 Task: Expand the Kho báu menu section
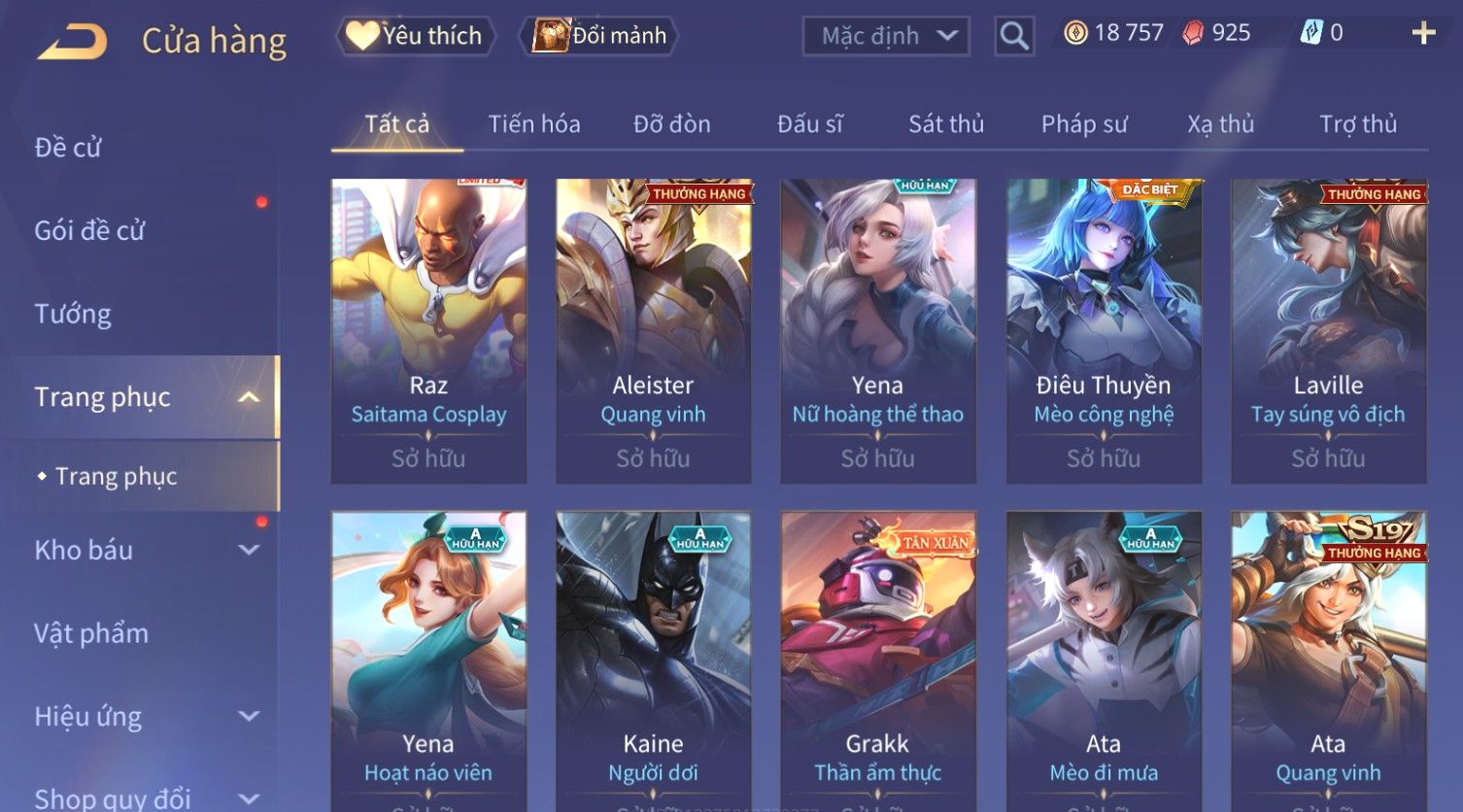point(146,550)
